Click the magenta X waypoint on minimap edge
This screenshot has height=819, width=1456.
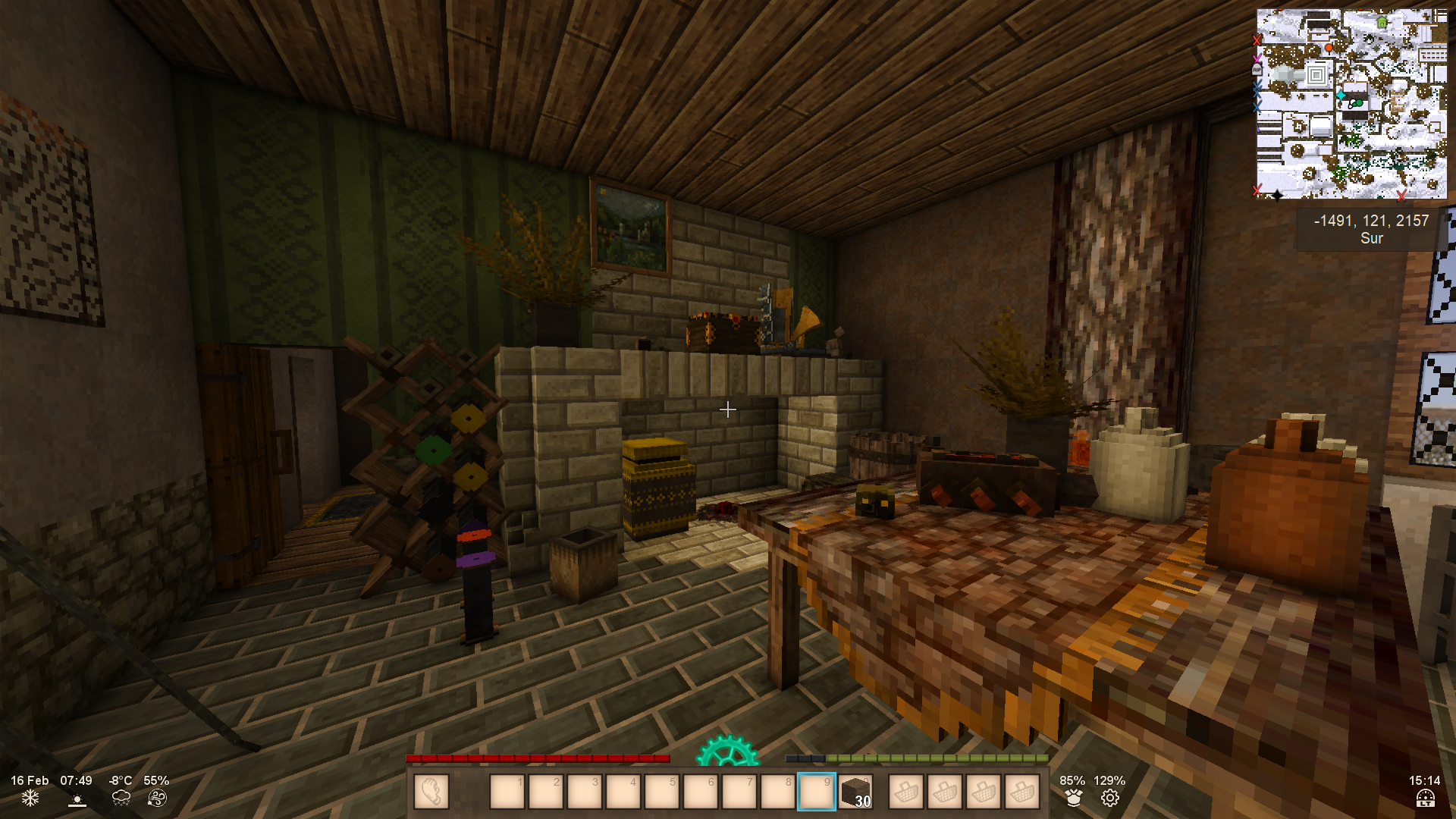(x=1257, y=58)
